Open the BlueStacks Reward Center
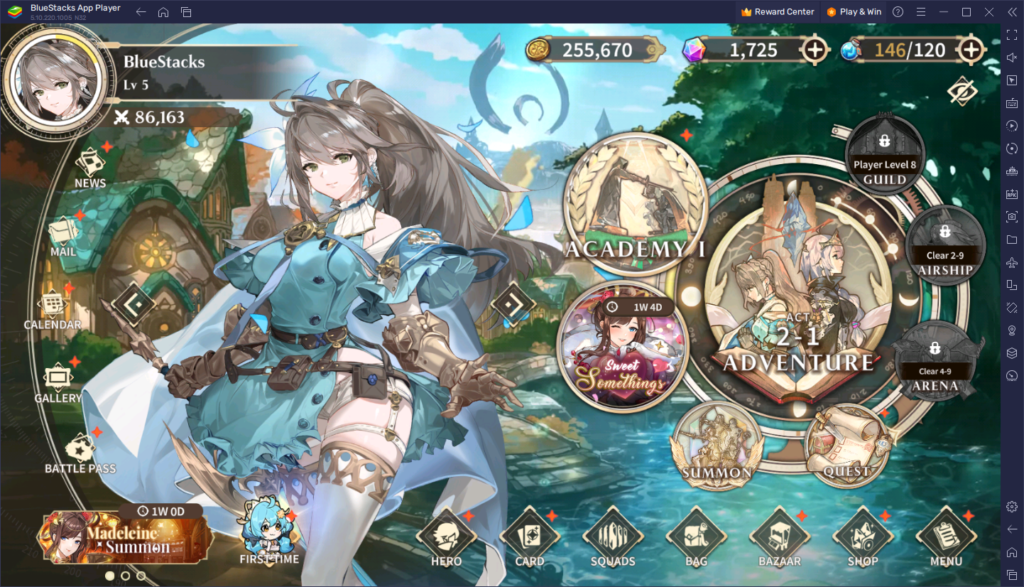The width and height of the screenshot is (1024, 587). 777,11
